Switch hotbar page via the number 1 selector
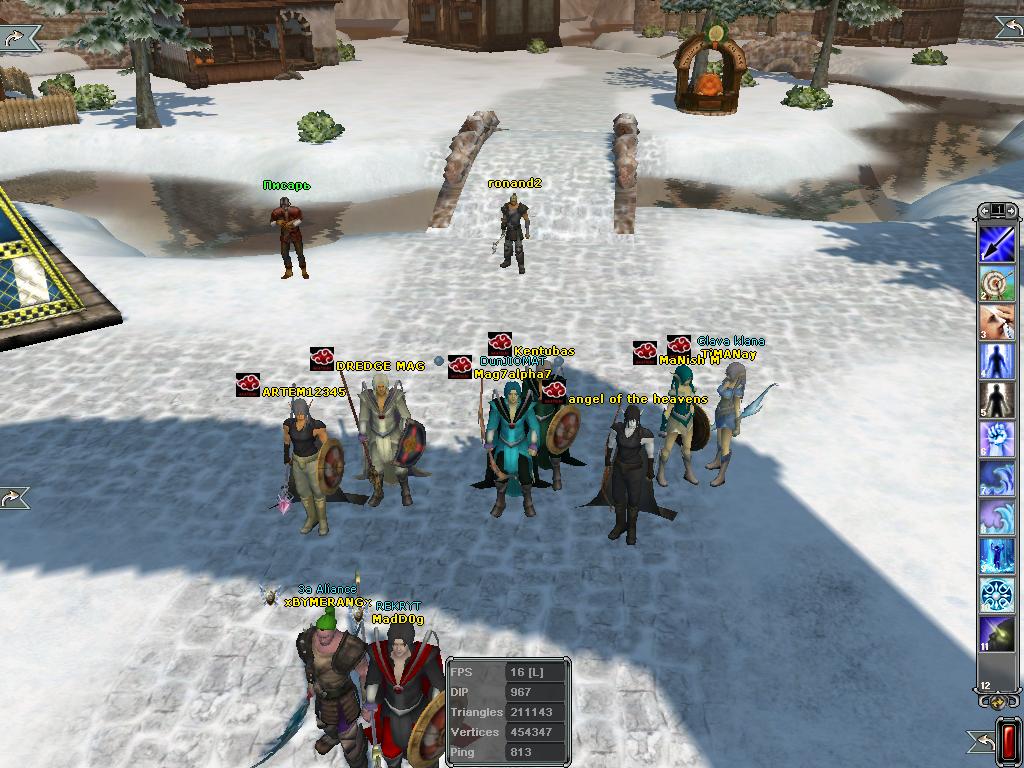This screenshot has width=1024, height=768. click(997, 210)
